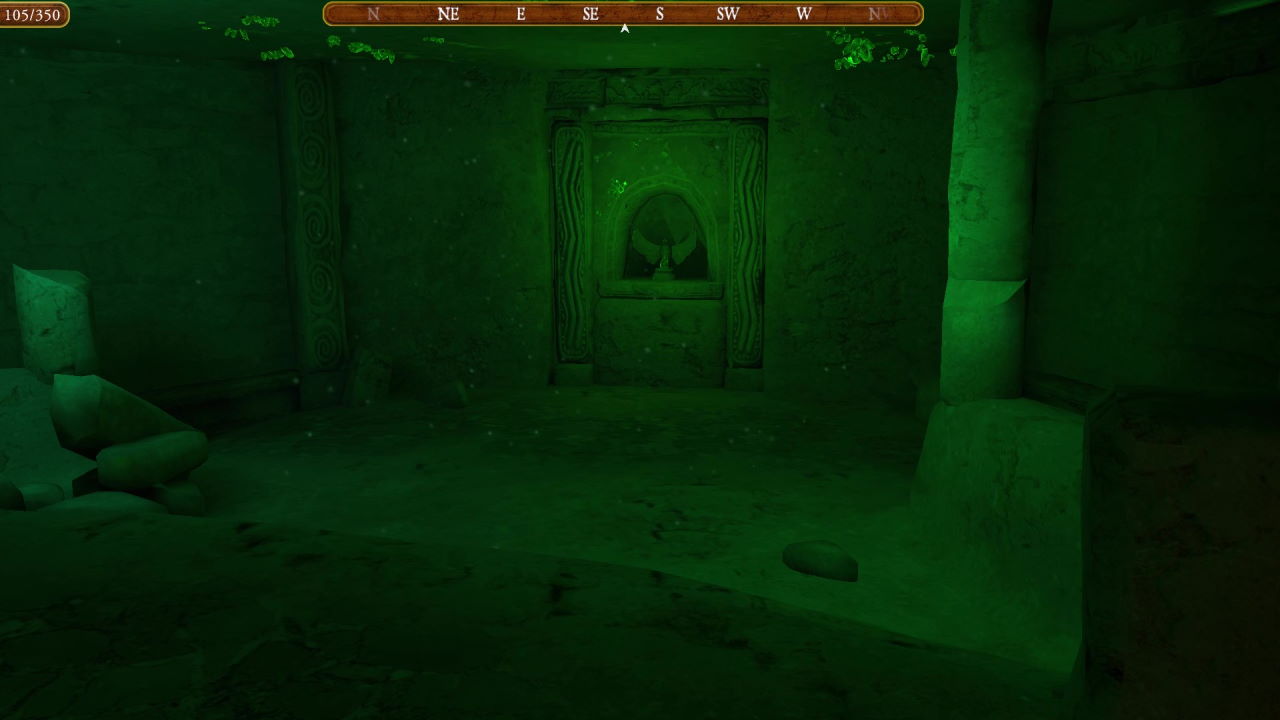
Task: Click the white pointer arrow below the compass
Action: pos(623,28)
